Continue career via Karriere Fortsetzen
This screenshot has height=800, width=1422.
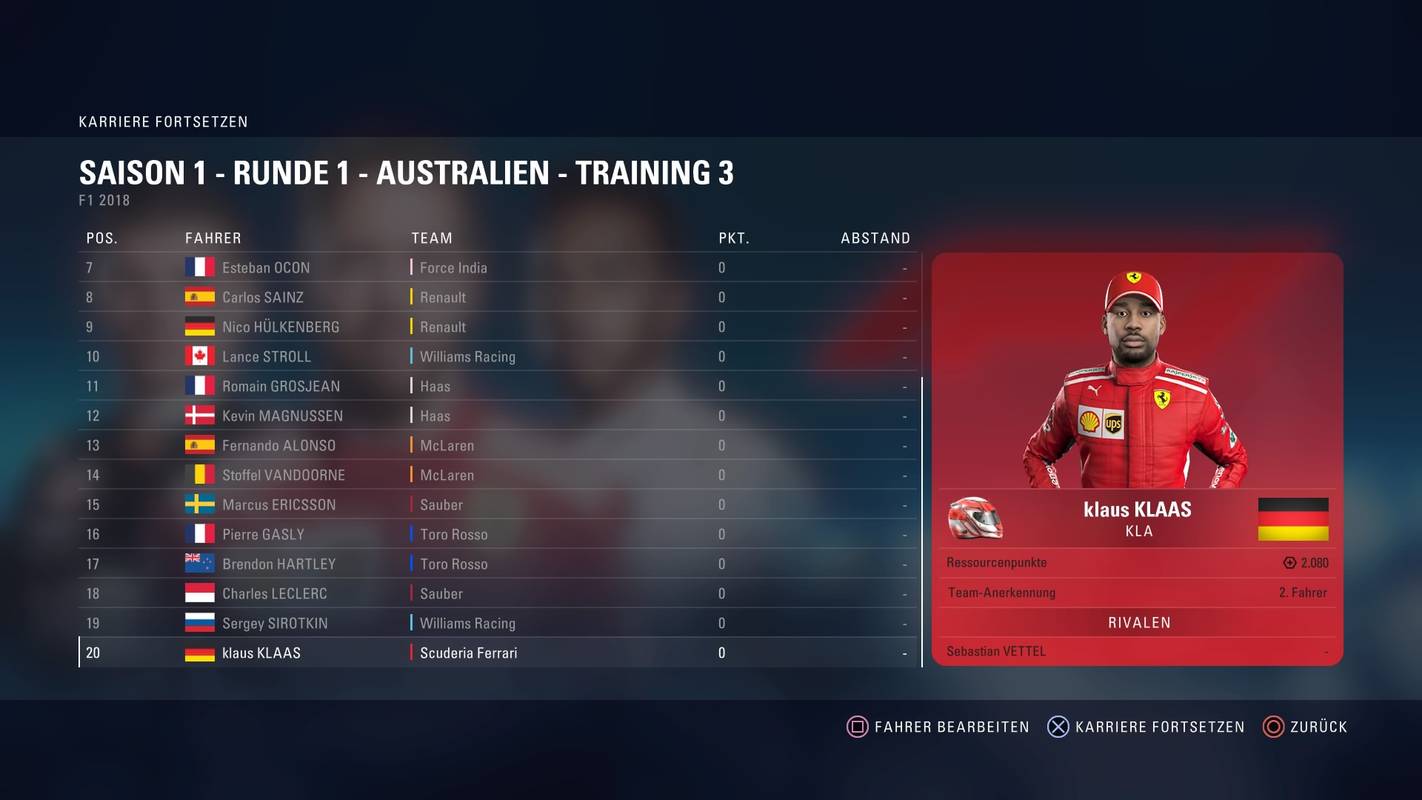[x=1146, y=727]
